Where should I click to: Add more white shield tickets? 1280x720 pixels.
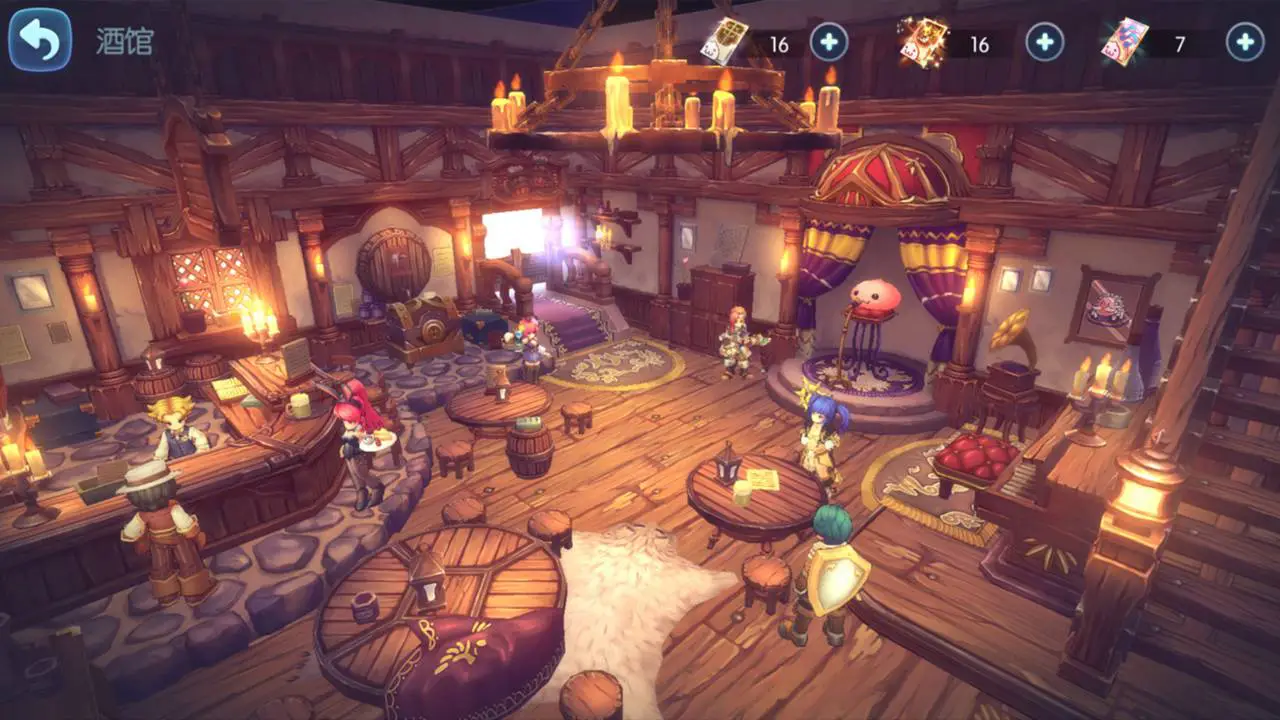[x=828, y=42]
